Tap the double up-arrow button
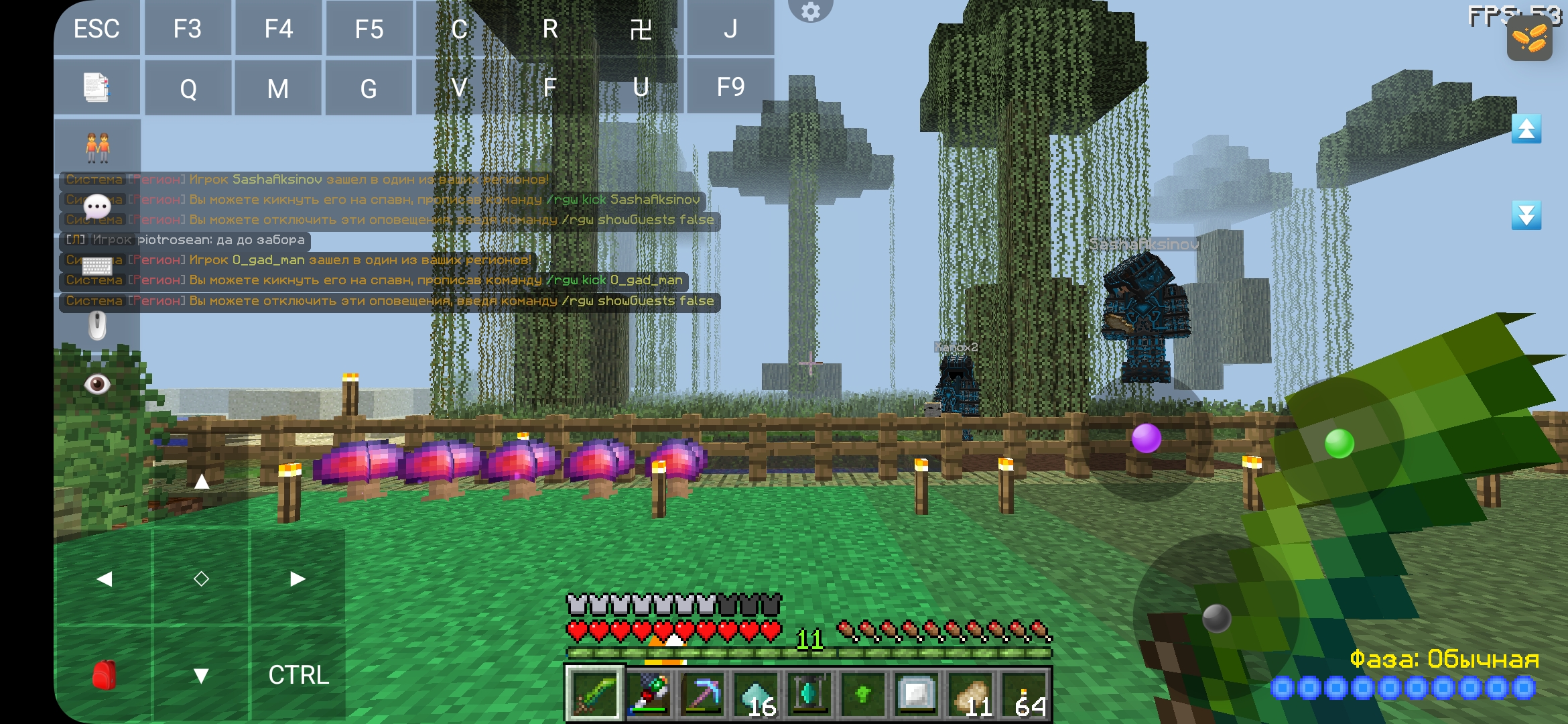Image resolution: width=1568 pixels, height=724 pixels. point(1526,129)
